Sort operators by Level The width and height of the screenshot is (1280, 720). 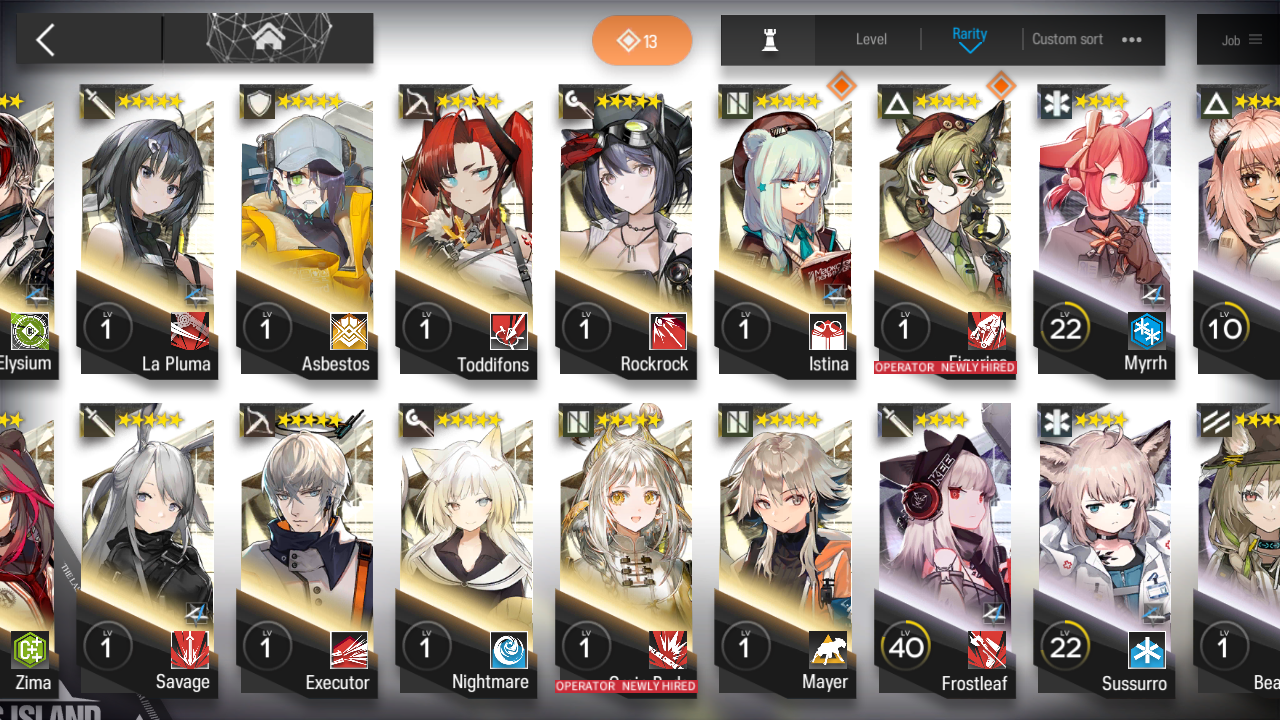tap(871, 40)
